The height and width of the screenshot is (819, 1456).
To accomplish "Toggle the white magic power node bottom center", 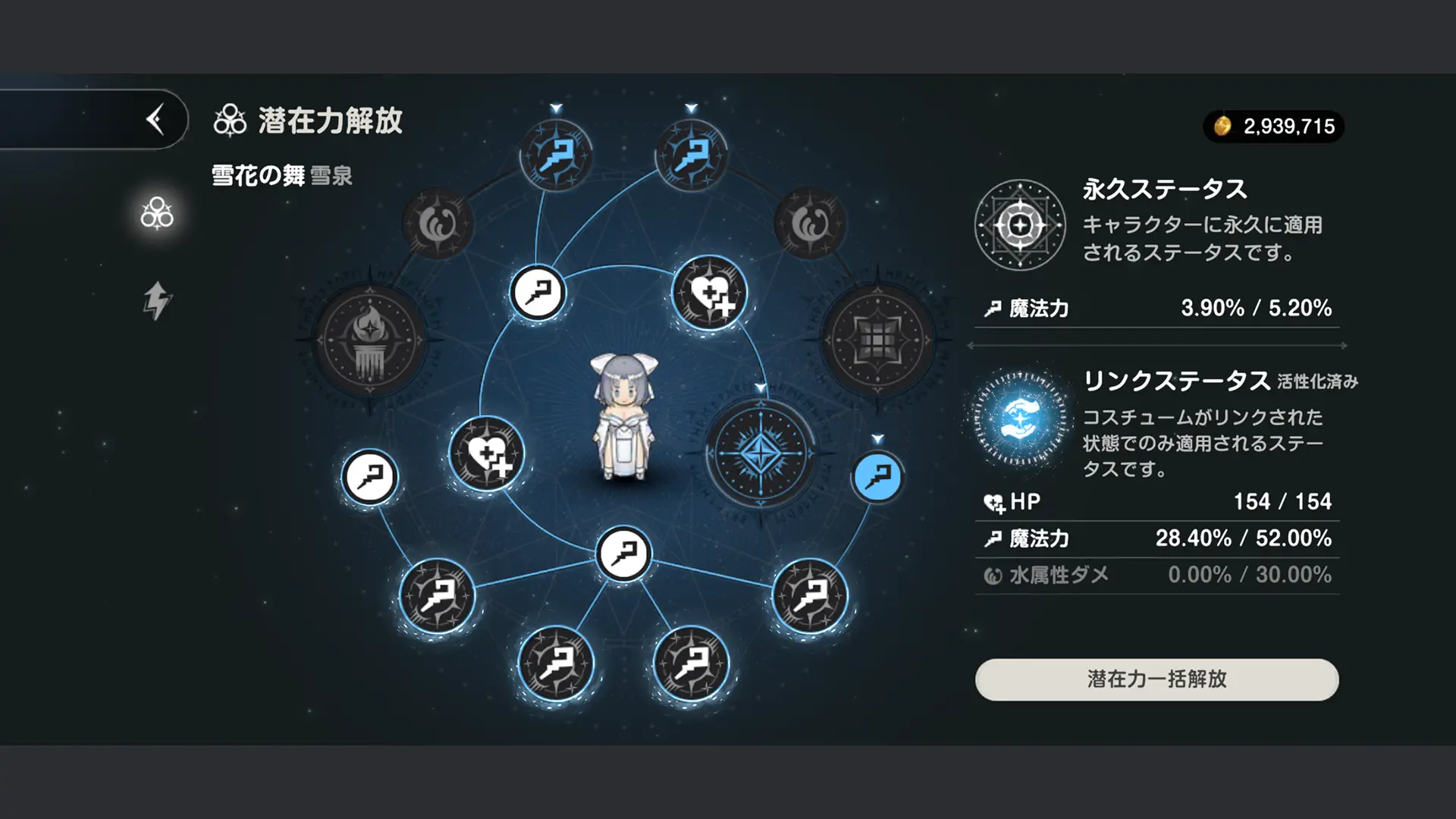I will pos(623,554).
